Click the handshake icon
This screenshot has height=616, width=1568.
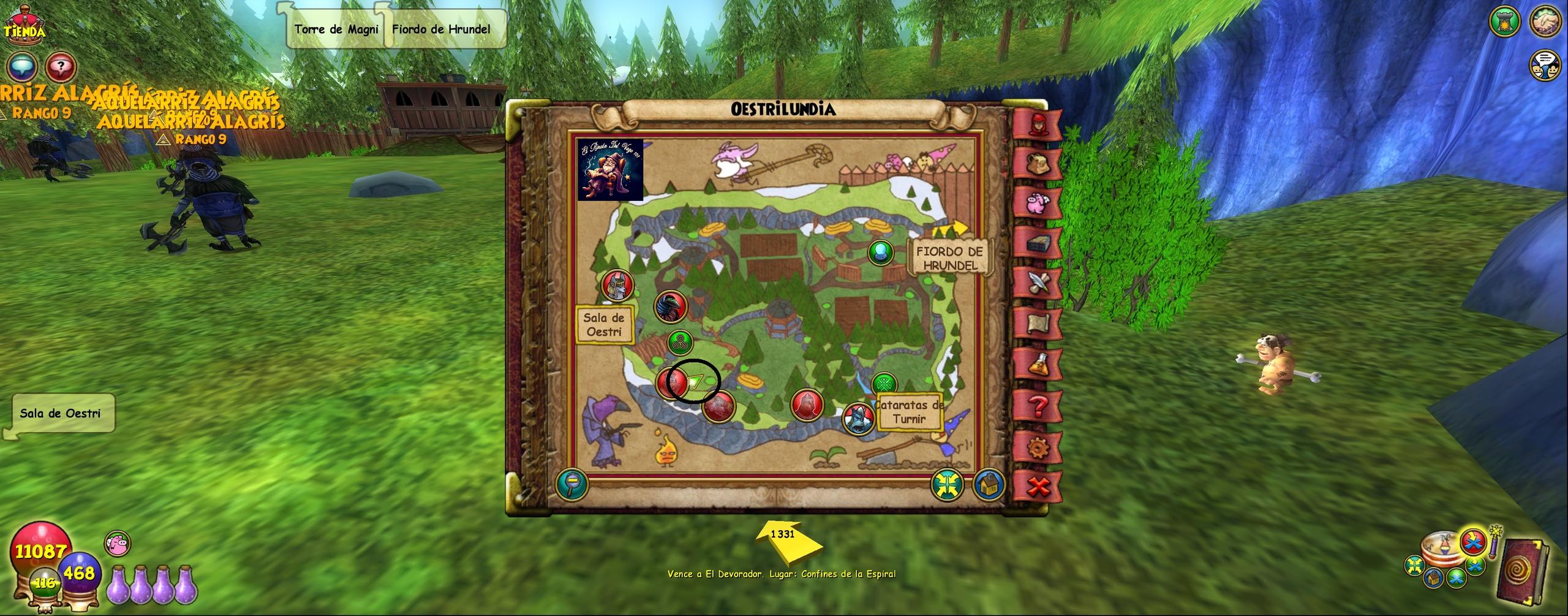[x=1545, y=23]
